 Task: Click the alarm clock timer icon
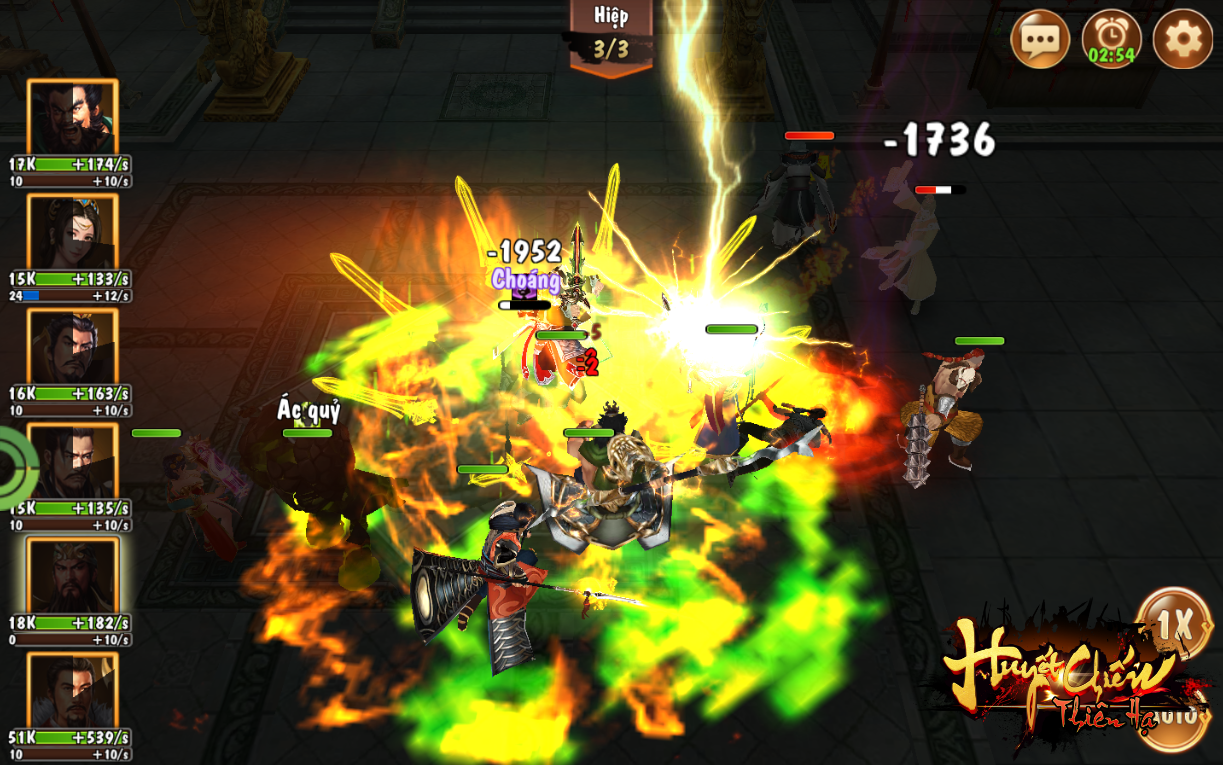click(1111, 39)
